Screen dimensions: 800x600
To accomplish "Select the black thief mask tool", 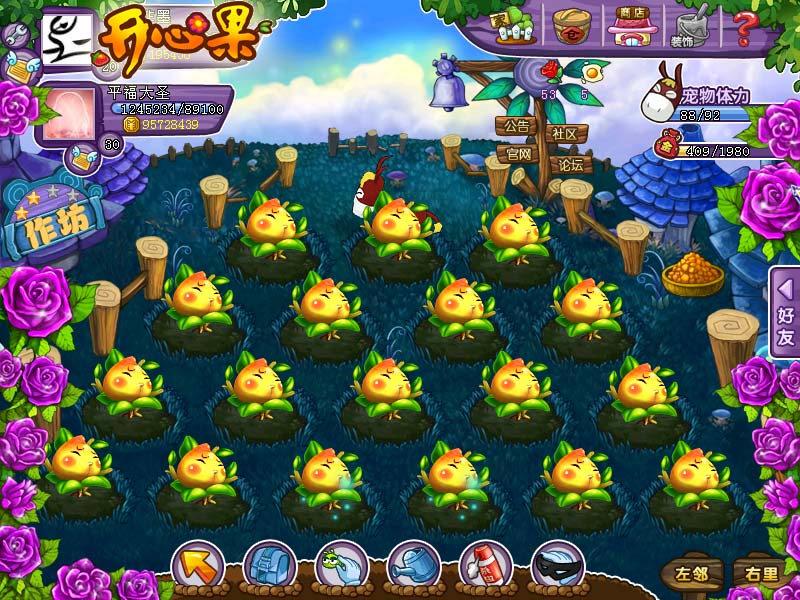I will (557, 566).
